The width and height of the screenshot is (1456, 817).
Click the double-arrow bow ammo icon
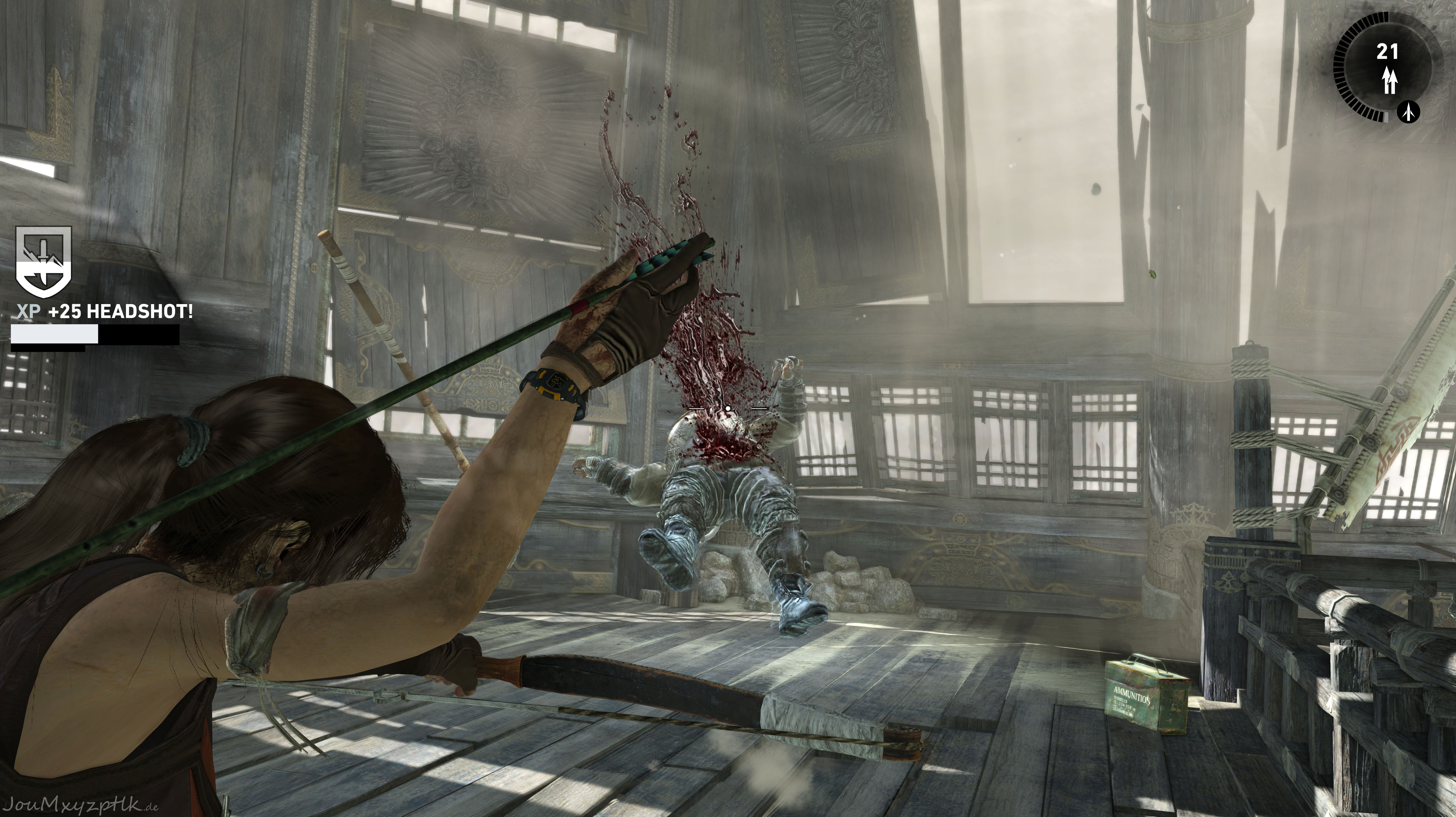[1389, 80]
